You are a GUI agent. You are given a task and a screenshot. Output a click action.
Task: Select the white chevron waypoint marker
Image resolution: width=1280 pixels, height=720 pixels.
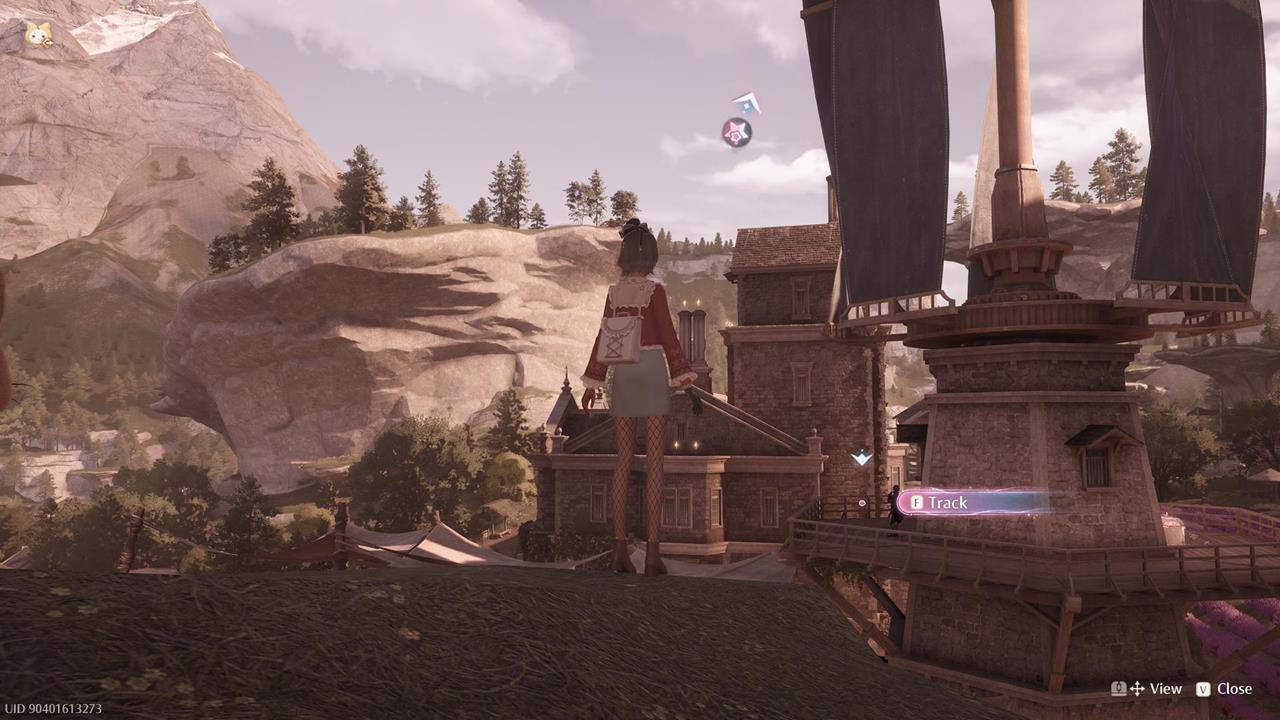pyautogui.click(x=861, y=458)
